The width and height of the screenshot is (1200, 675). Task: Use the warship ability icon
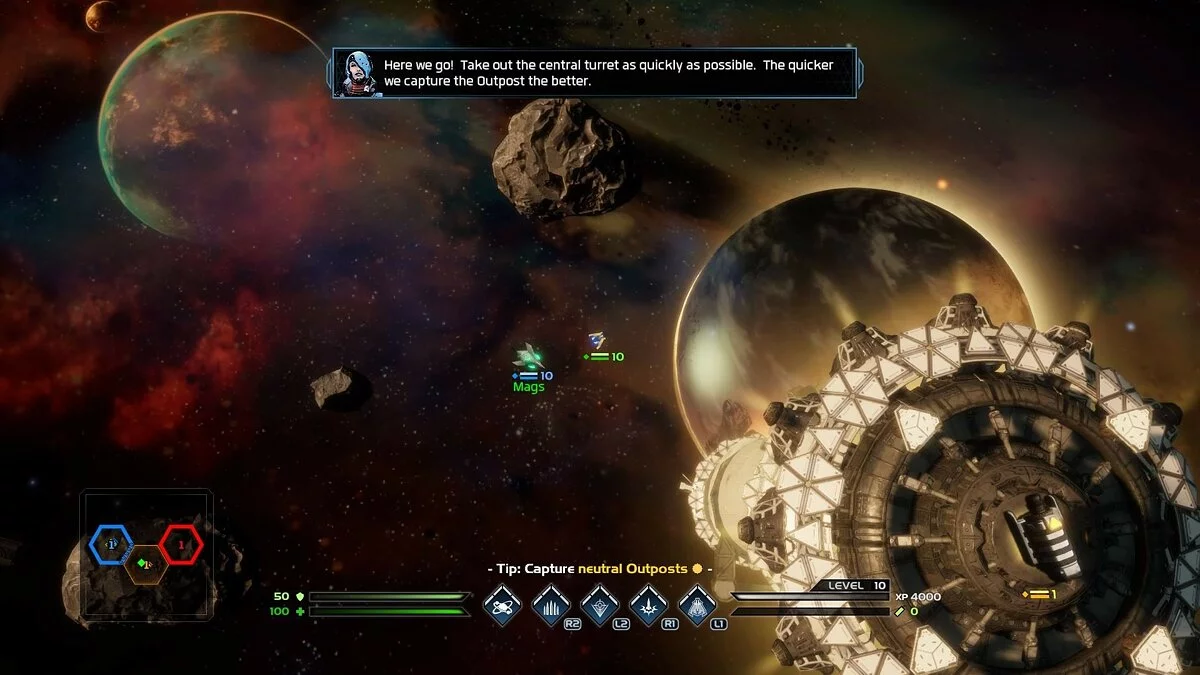[x=698, y=604]
